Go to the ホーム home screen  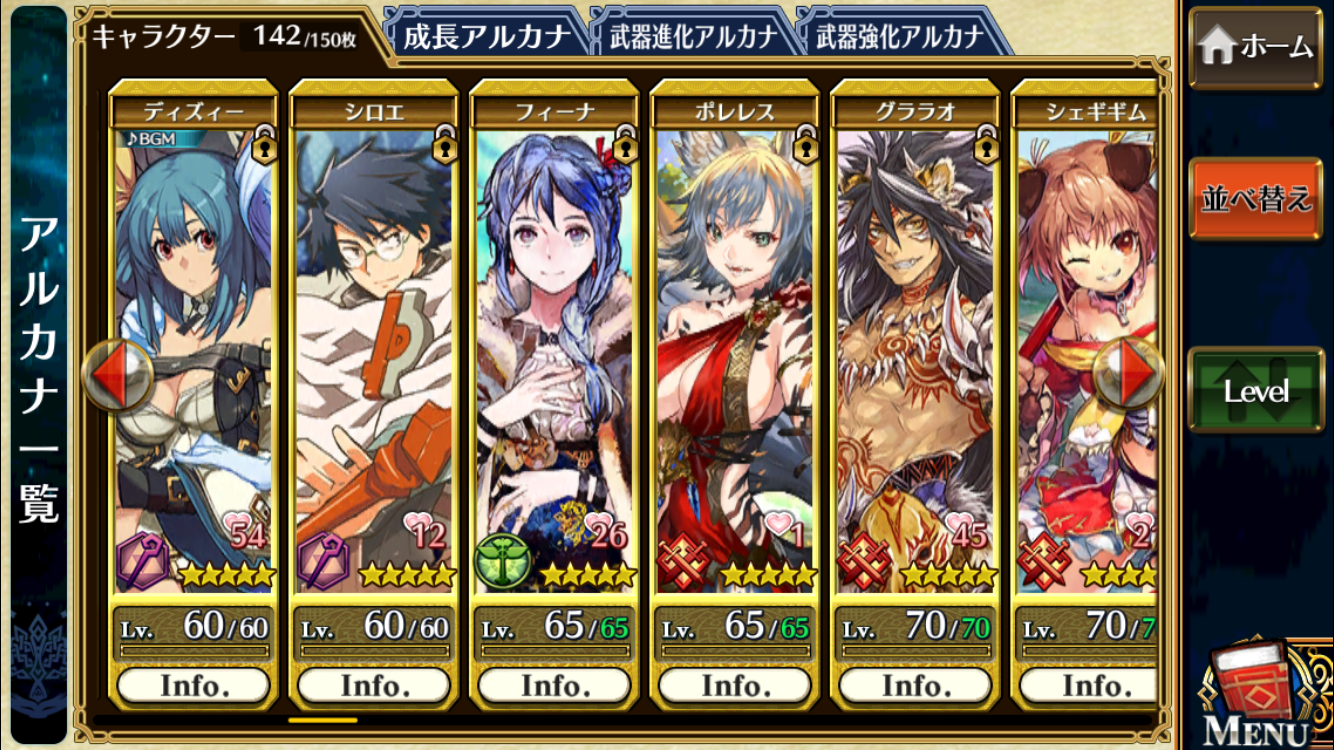coord(1255,47)
